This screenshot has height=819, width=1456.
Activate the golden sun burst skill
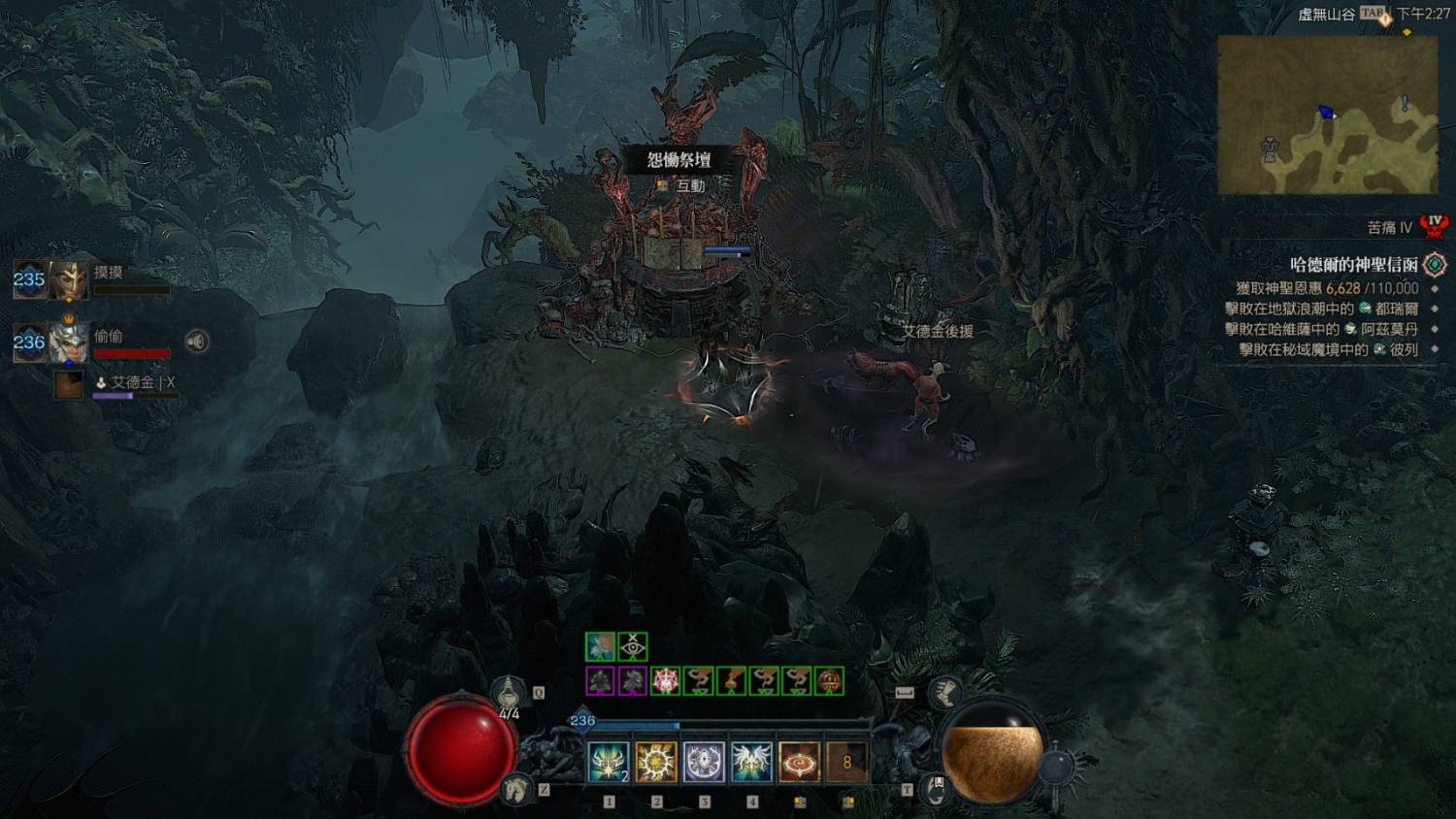[x=656, y=763]
